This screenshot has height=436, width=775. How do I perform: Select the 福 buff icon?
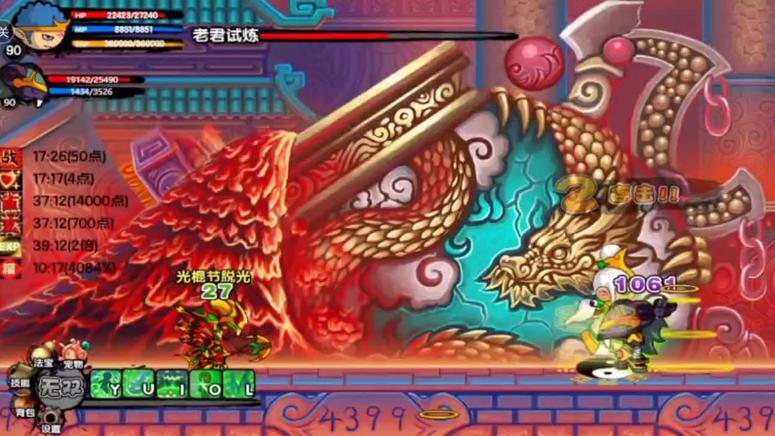pyautogui.click(x=10, y=268)
